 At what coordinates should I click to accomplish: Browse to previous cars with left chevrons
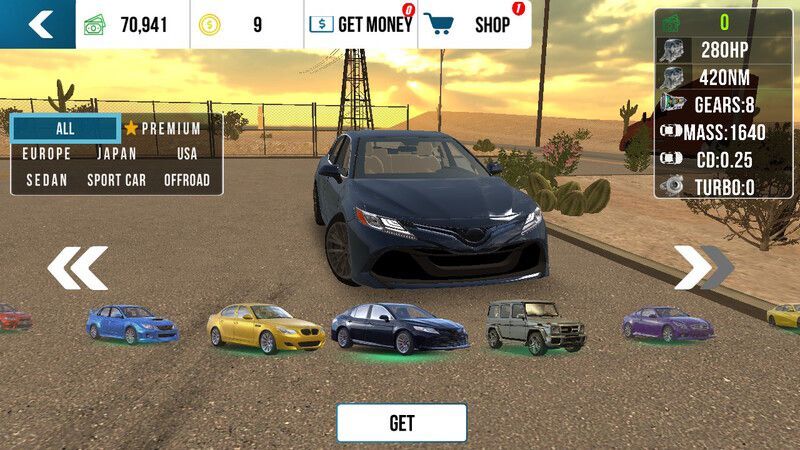tap(77, 268)
